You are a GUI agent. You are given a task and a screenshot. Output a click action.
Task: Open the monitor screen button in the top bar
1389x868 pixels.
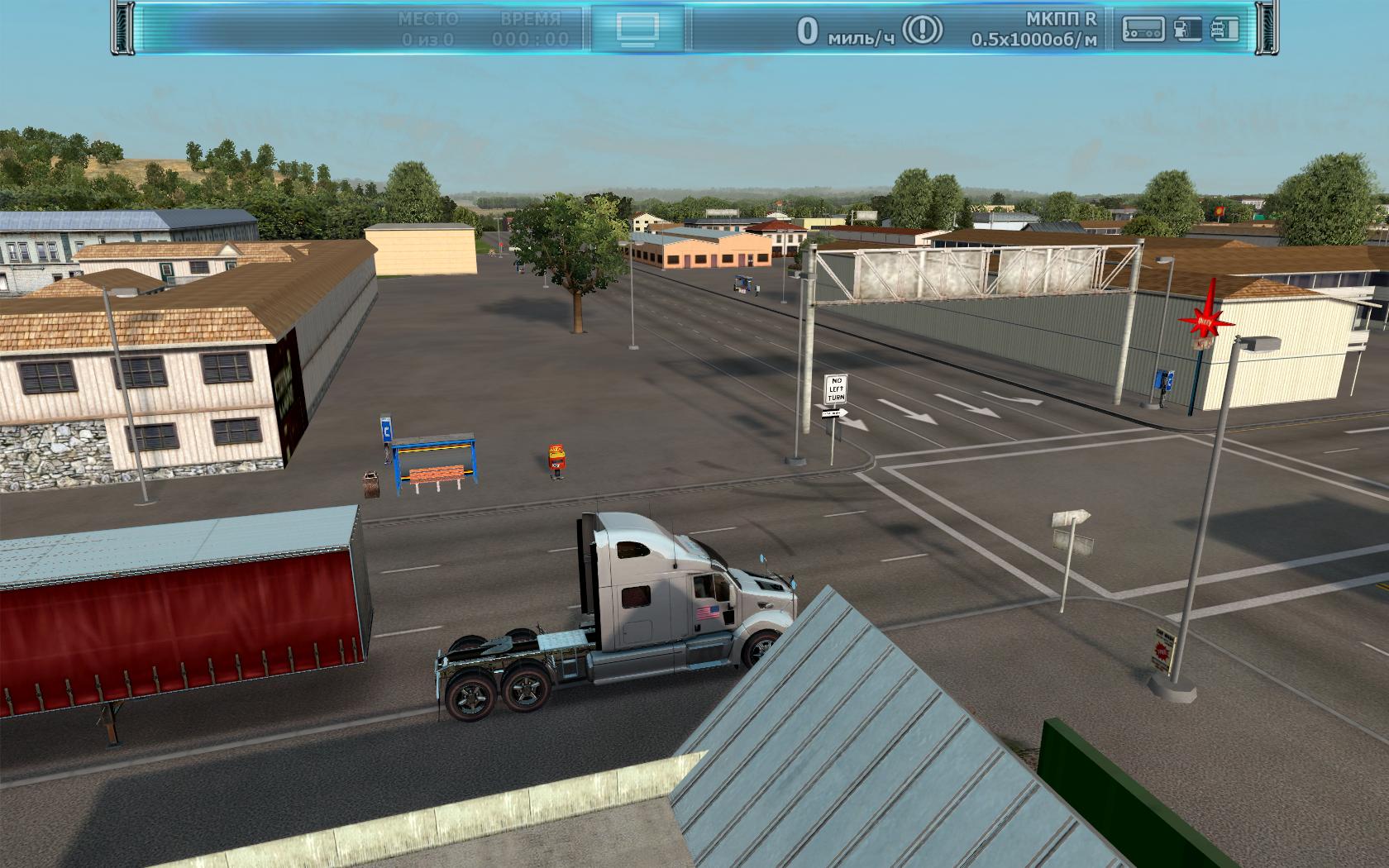tap(637, 28)
